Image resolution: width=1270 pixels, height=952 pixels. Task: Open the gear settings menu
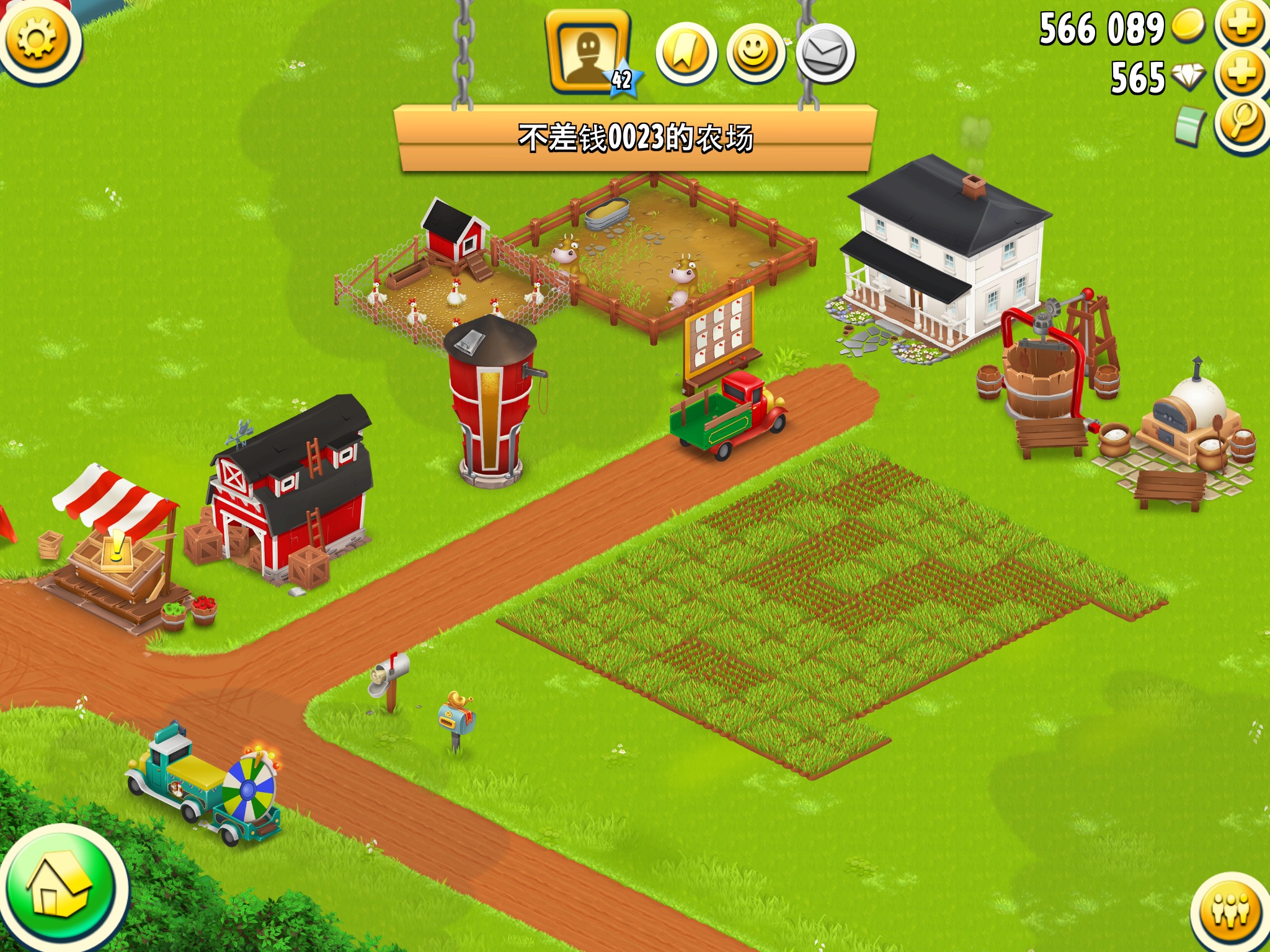[36, 38]
